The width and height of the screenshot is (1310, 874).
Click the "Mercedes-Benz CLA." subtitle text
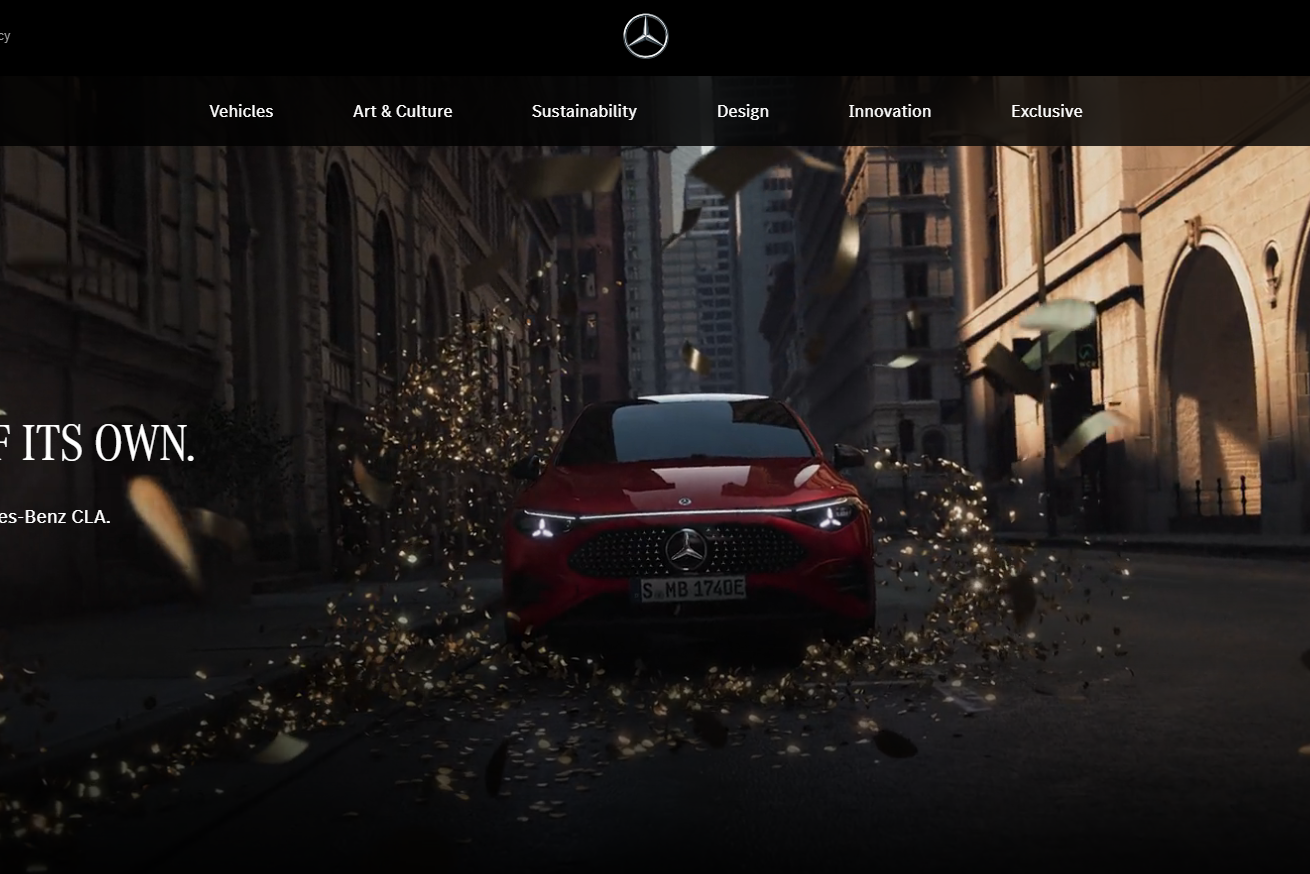point(55,518)
